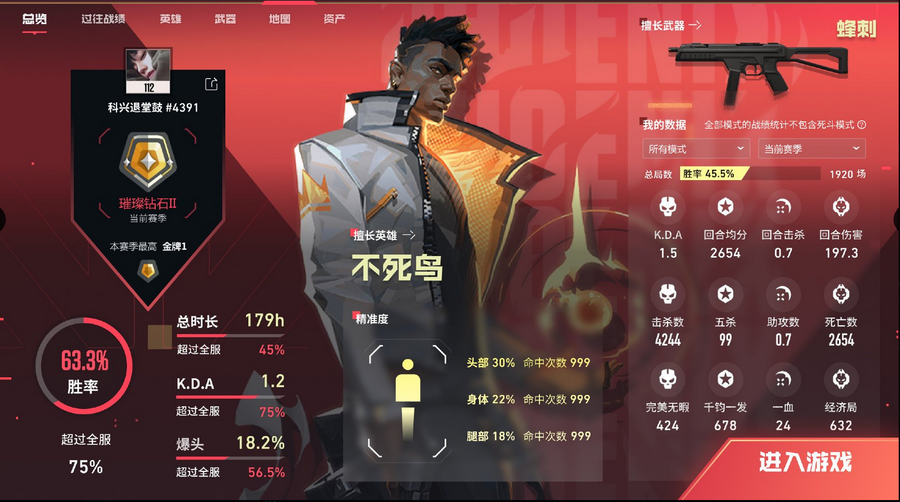Switch to the 英雄 heroes tab
The height and width of the screenshot is (502, 900).
170,19
